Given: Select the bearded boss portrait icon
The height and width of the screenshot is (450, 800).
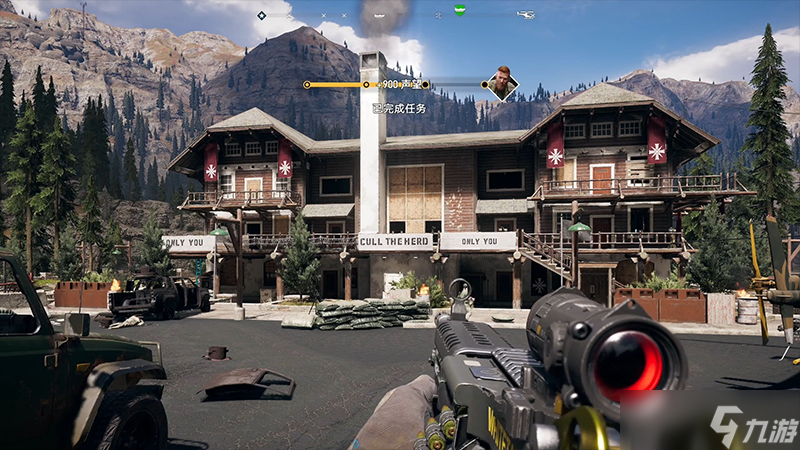Looking at the screenshot, I should [x=500, y=83].
